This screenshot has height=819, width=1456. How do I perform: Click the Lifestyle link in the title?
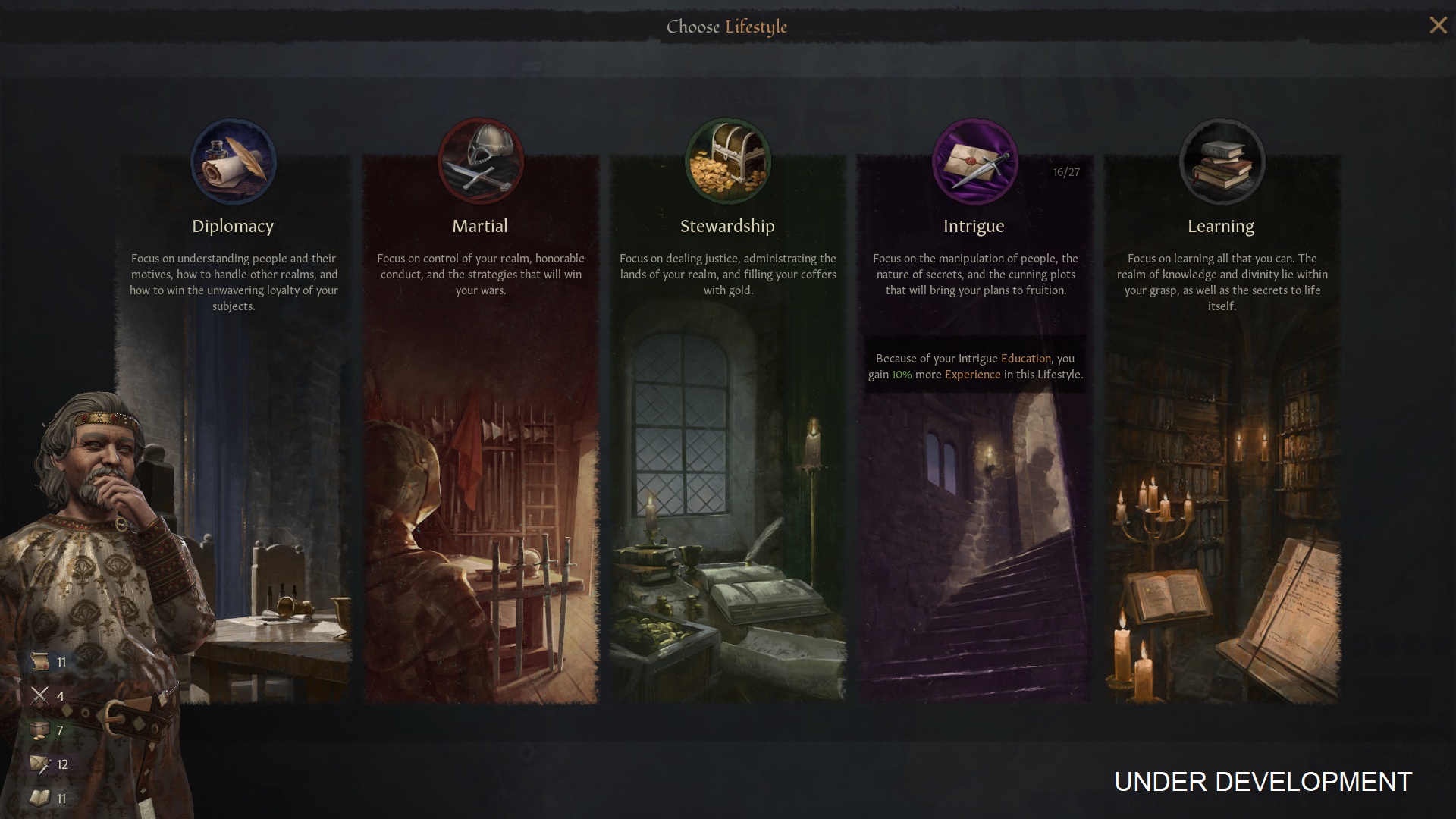pos(756,27)
